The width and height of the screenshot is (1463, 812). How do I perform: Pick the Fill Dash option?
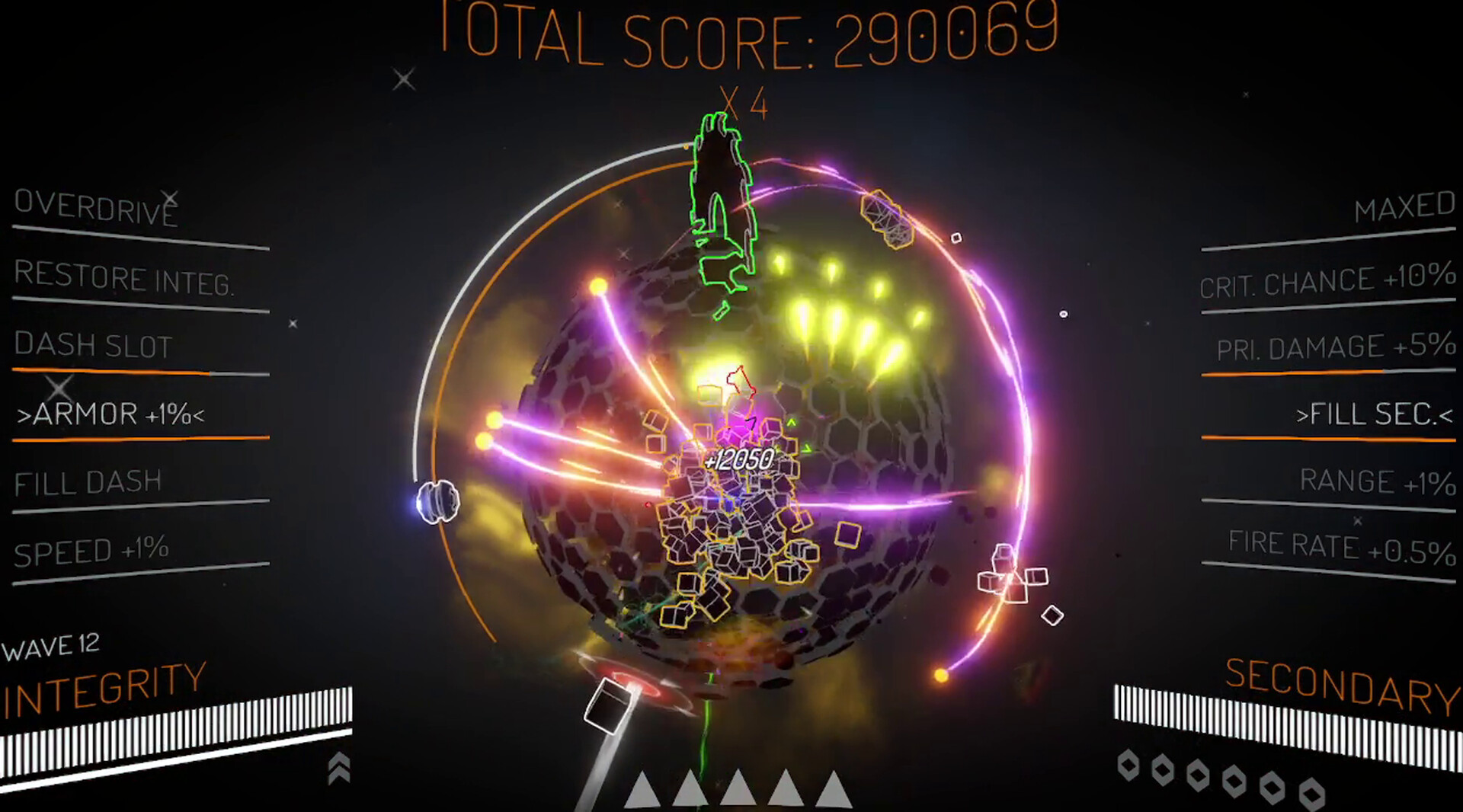pos(88,482)
